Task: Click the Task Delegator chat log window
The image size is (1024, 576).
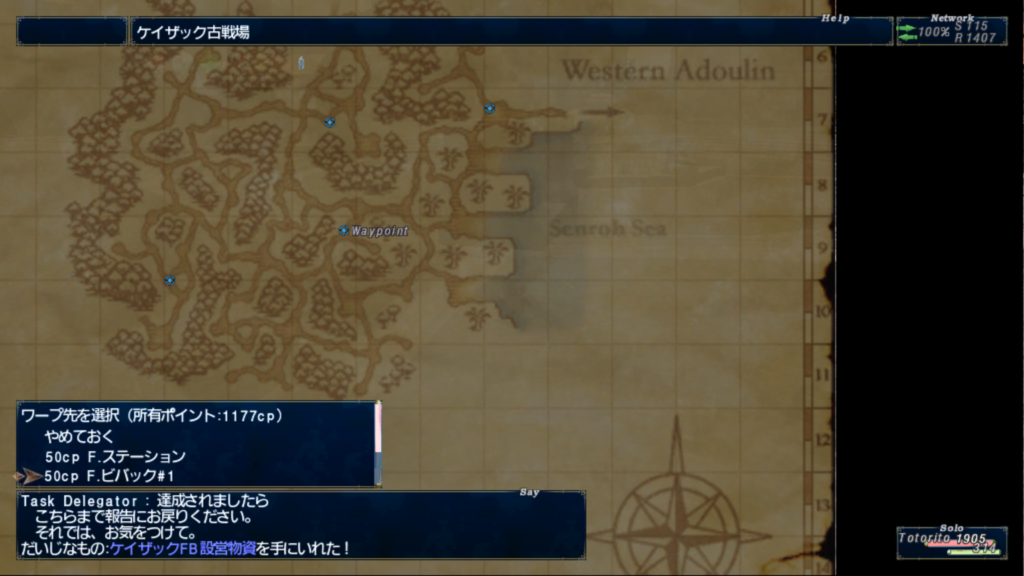Action: (300, 524)
